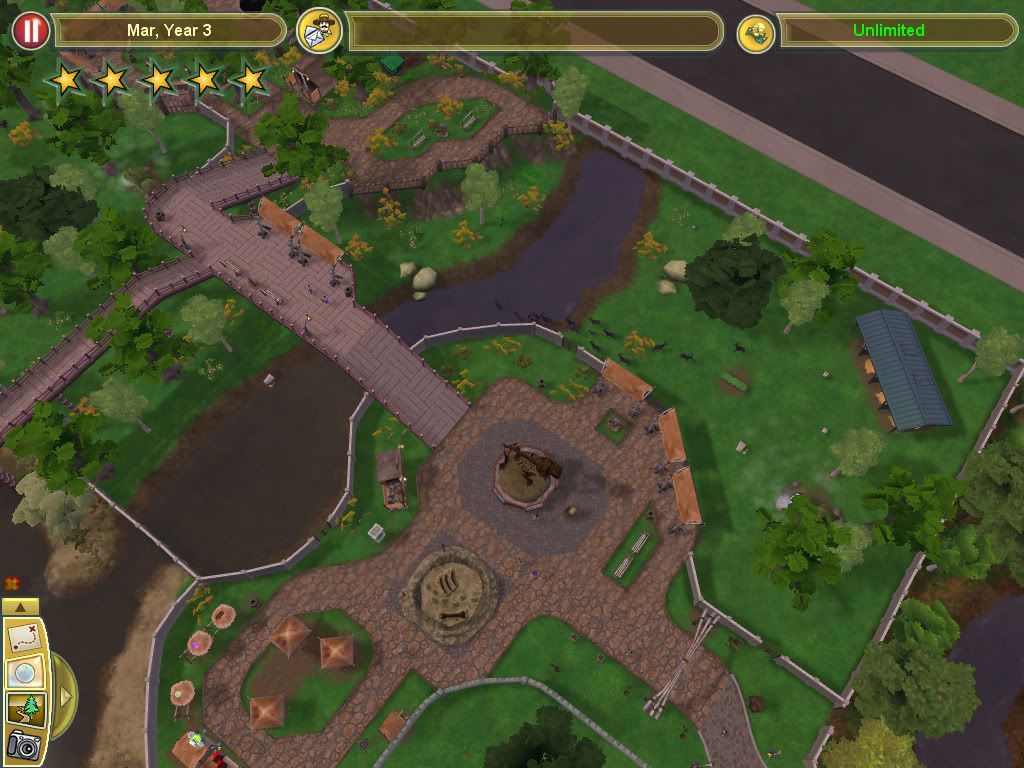Click the money bag cash icon
The height and width of the screenshot is (768, 1024).
757,32
